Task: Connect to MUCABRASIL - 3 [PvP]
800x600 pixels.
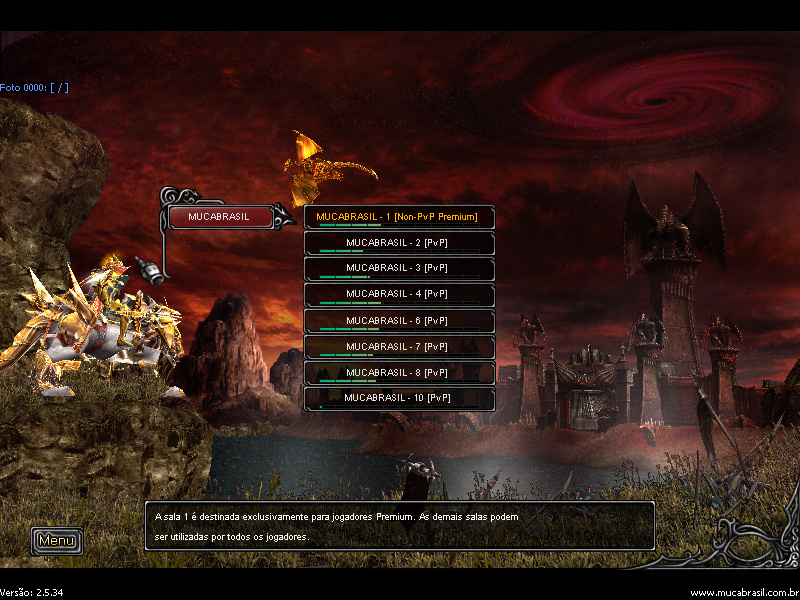Action: pos(399,269)
